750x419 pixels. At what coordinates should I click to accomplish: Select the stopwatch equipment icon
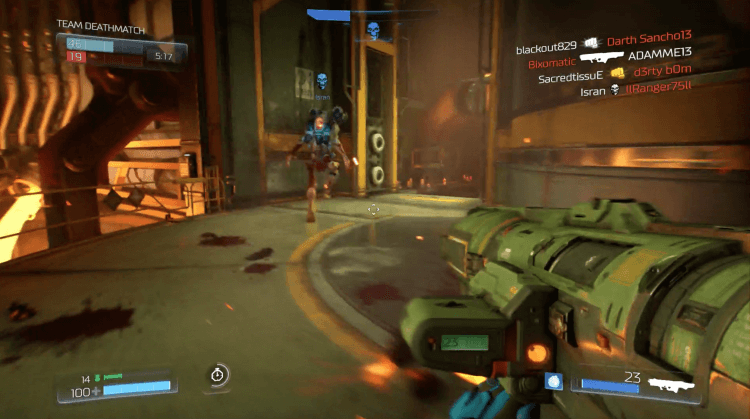point(219,375)
